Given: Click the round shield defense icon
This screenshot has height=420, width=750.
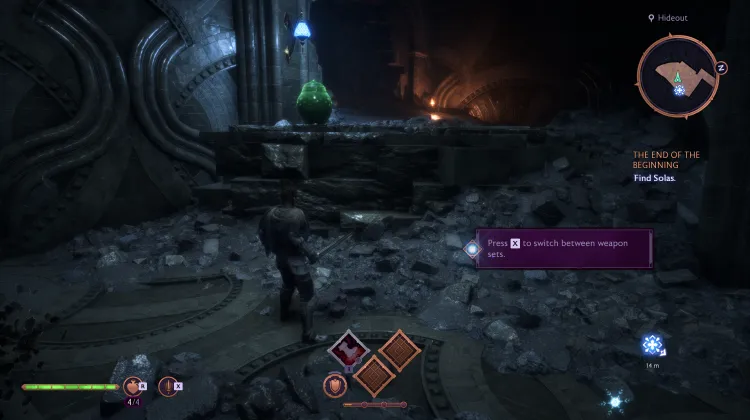Looking at the screenshot, I should [333, 384].
